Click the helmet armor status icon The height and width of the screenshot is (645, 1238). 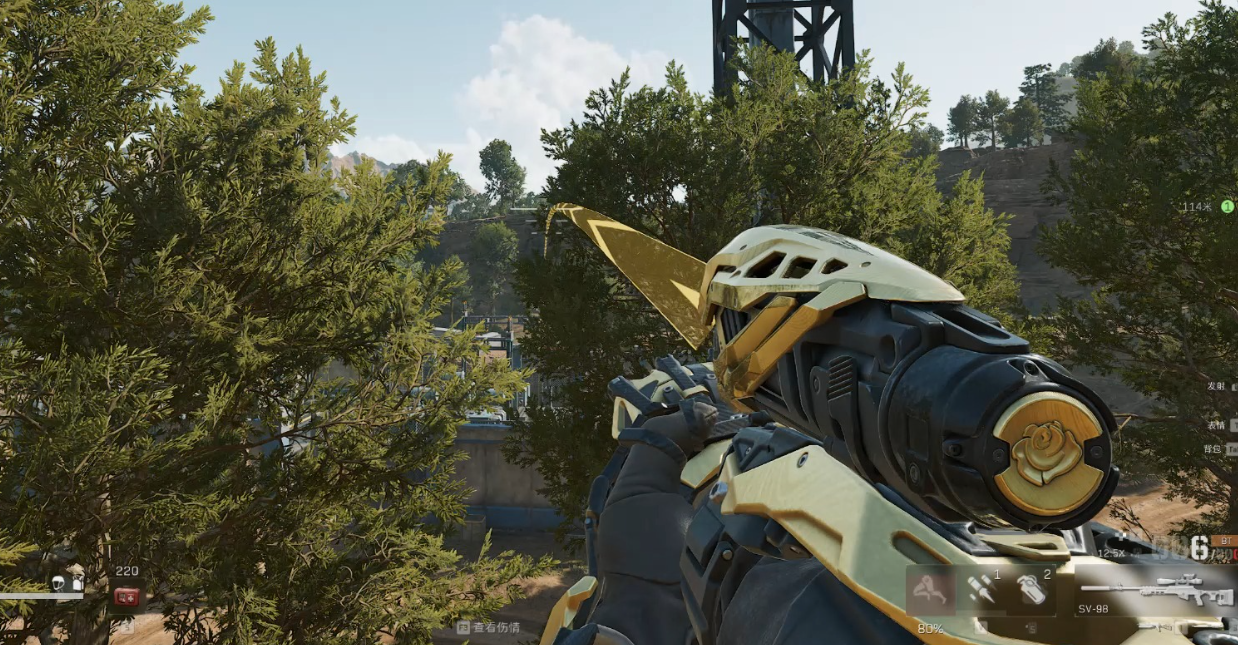[59, 582]
